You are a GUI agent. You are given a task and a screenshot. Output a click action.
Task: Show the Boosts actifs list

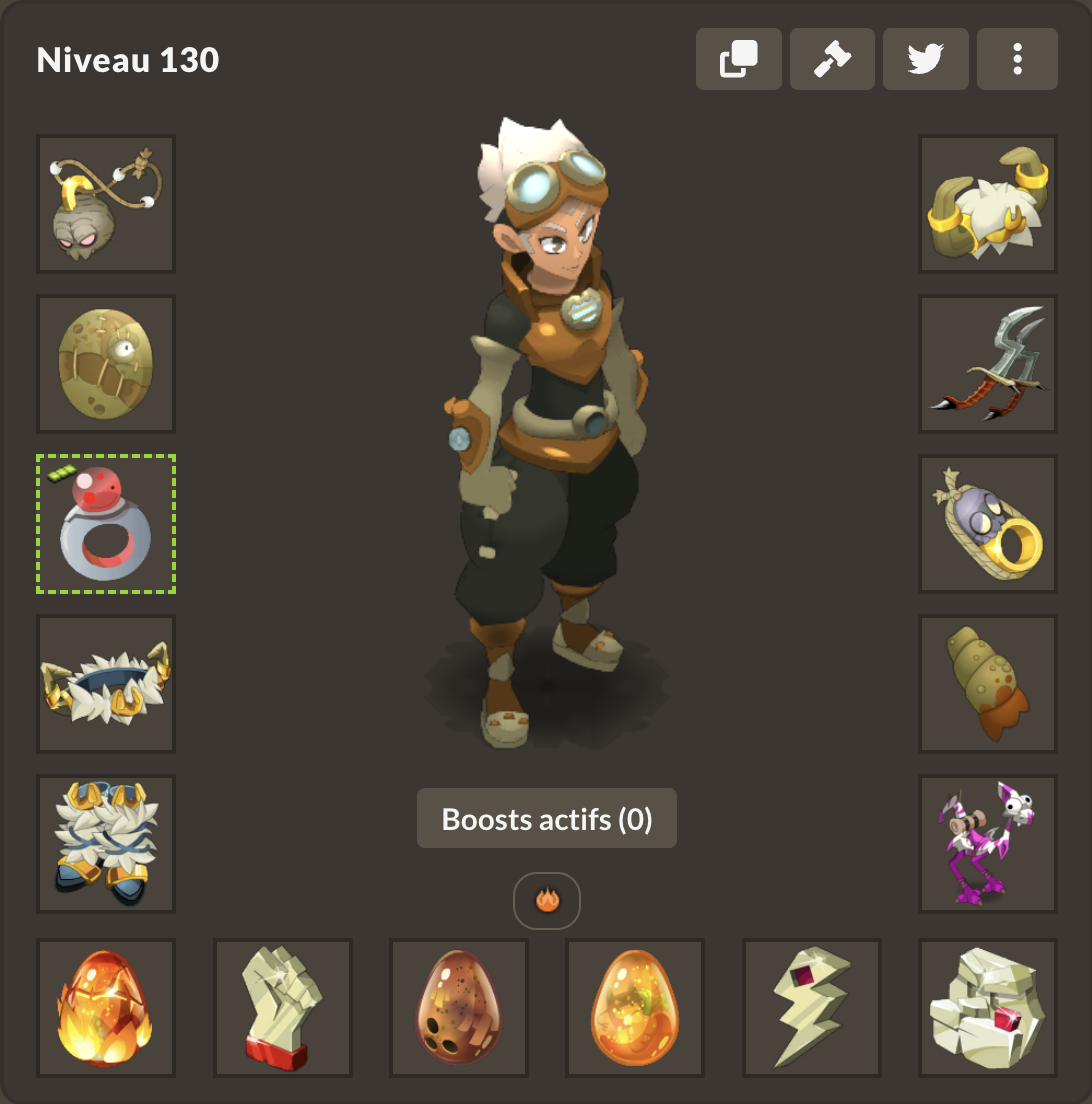point(547,819)
